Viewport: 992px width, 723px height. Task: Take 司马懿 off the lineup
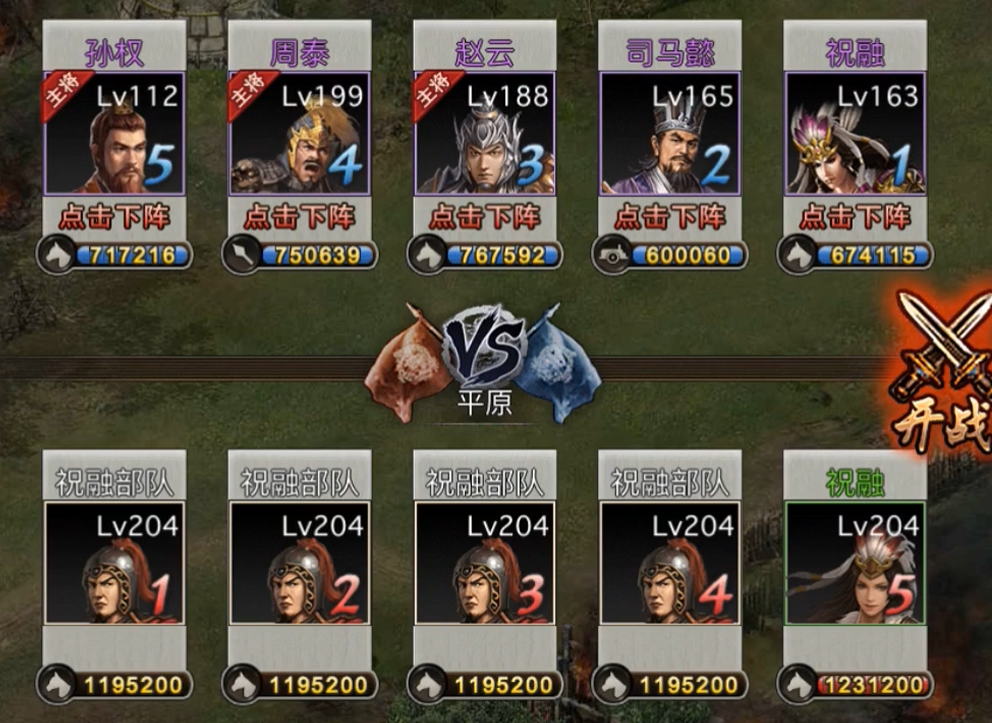point(670,216)
